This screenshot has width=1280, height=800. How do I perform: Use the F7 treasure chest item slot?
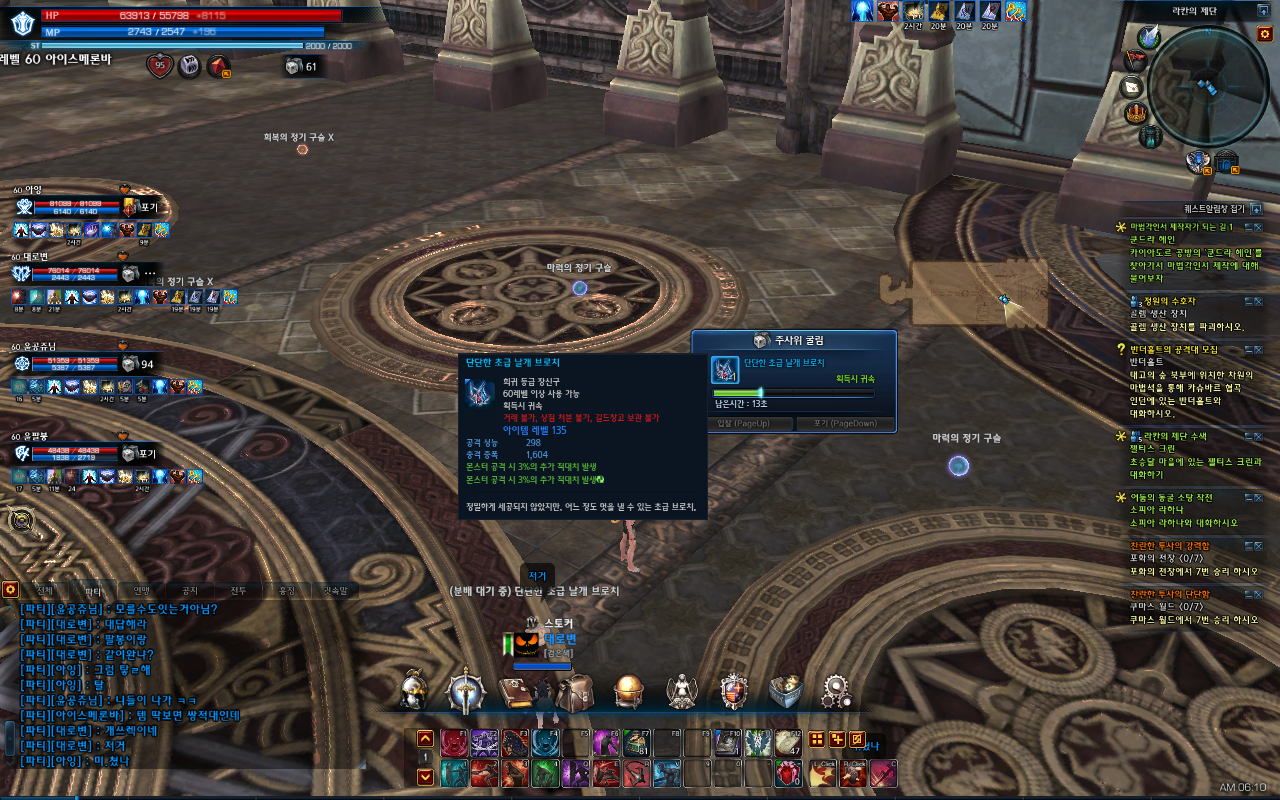click(636, 742)
